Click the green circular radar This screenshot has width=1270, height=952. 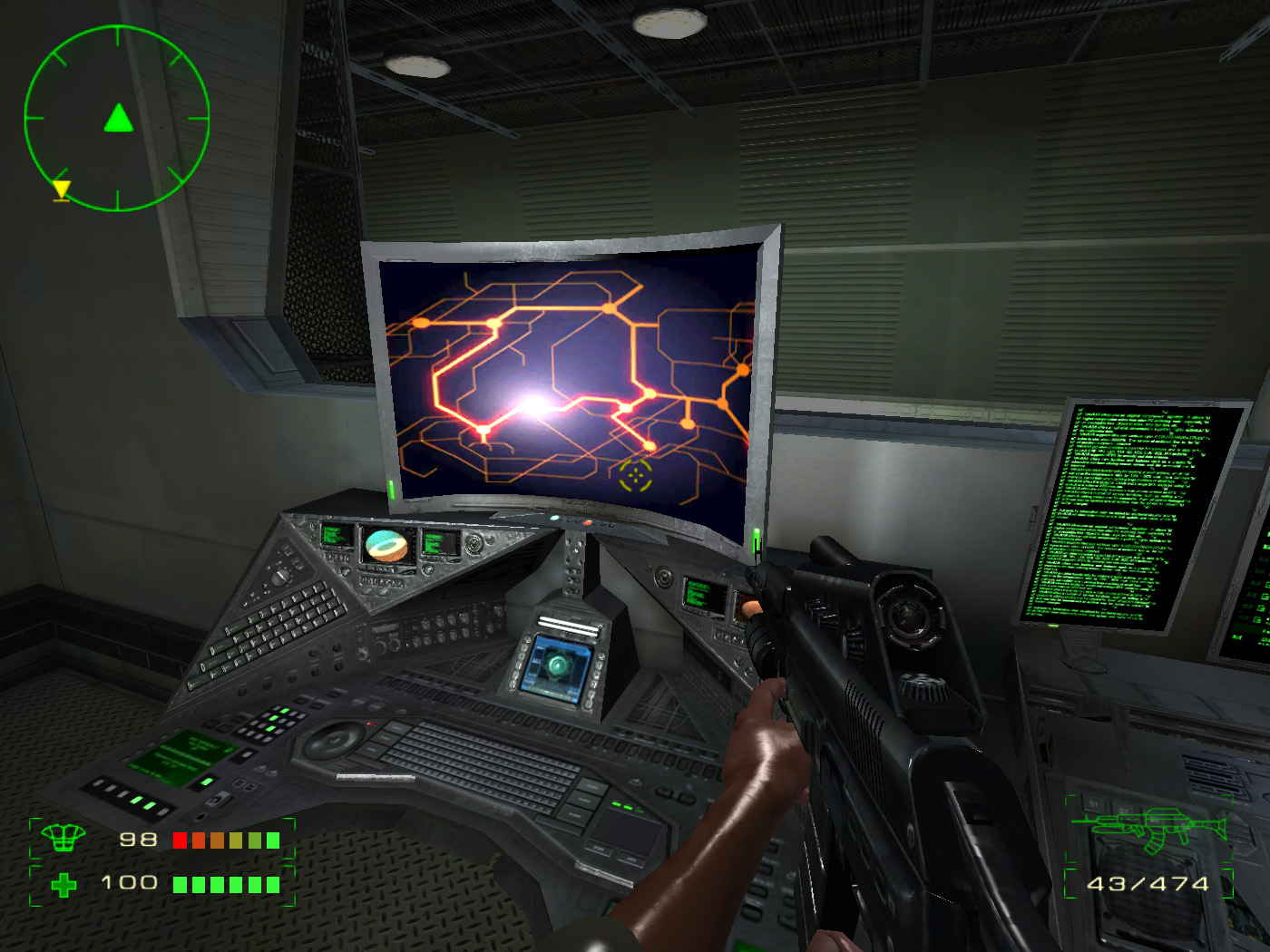(117, 119)
